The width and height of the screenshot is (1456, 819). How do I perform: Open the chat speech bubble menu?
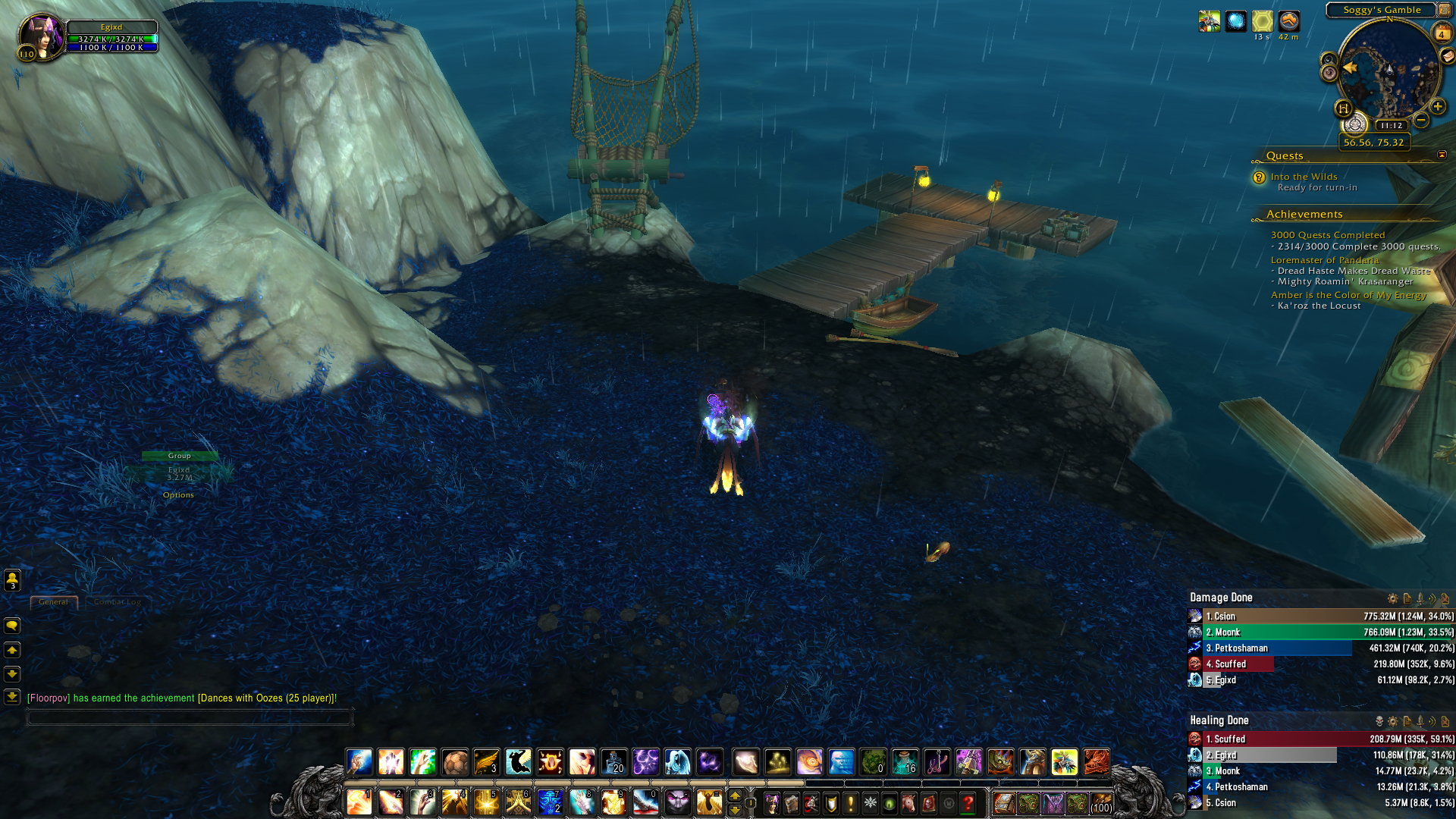tap(12, 626)
